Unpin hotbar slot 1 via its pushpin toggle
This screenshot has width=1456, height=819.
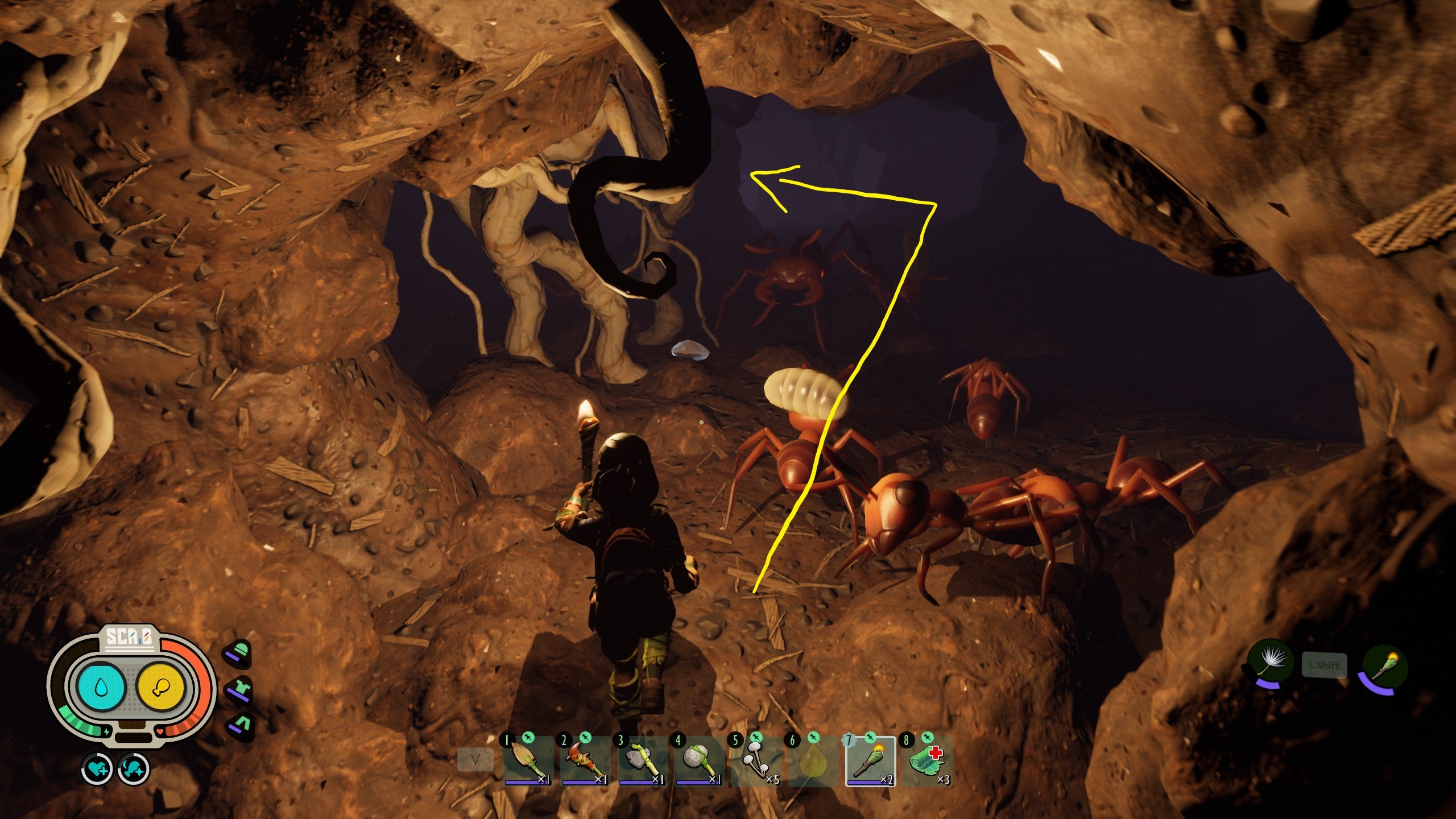[528, 738]
